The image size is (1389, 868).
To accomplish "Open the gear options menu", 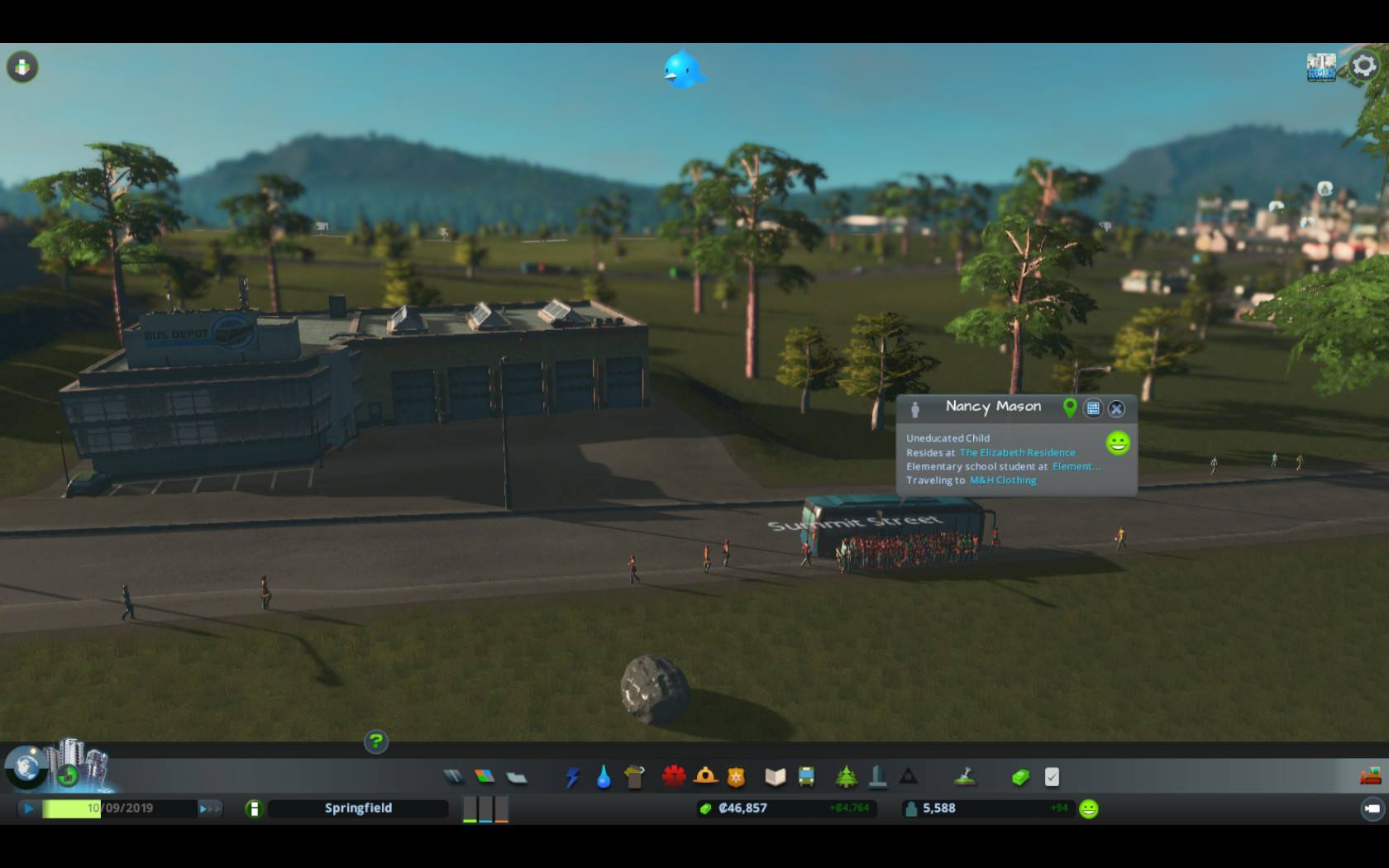I will point(1363,66).
